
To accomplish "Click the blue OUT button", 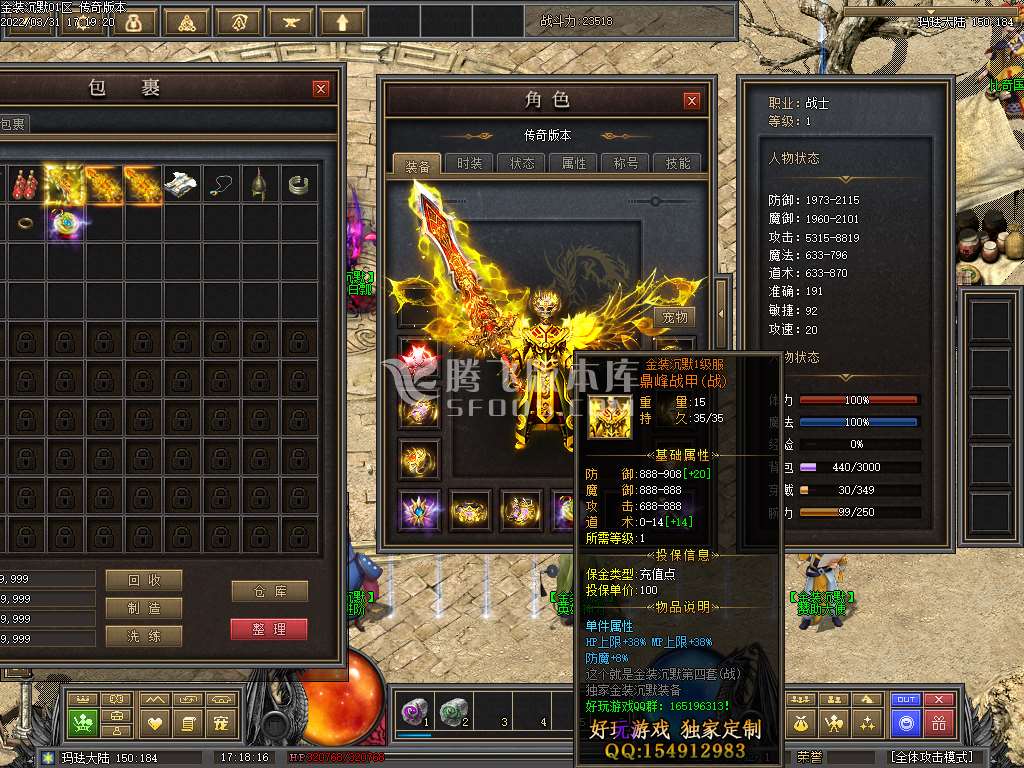I will (x=906, y=700).
